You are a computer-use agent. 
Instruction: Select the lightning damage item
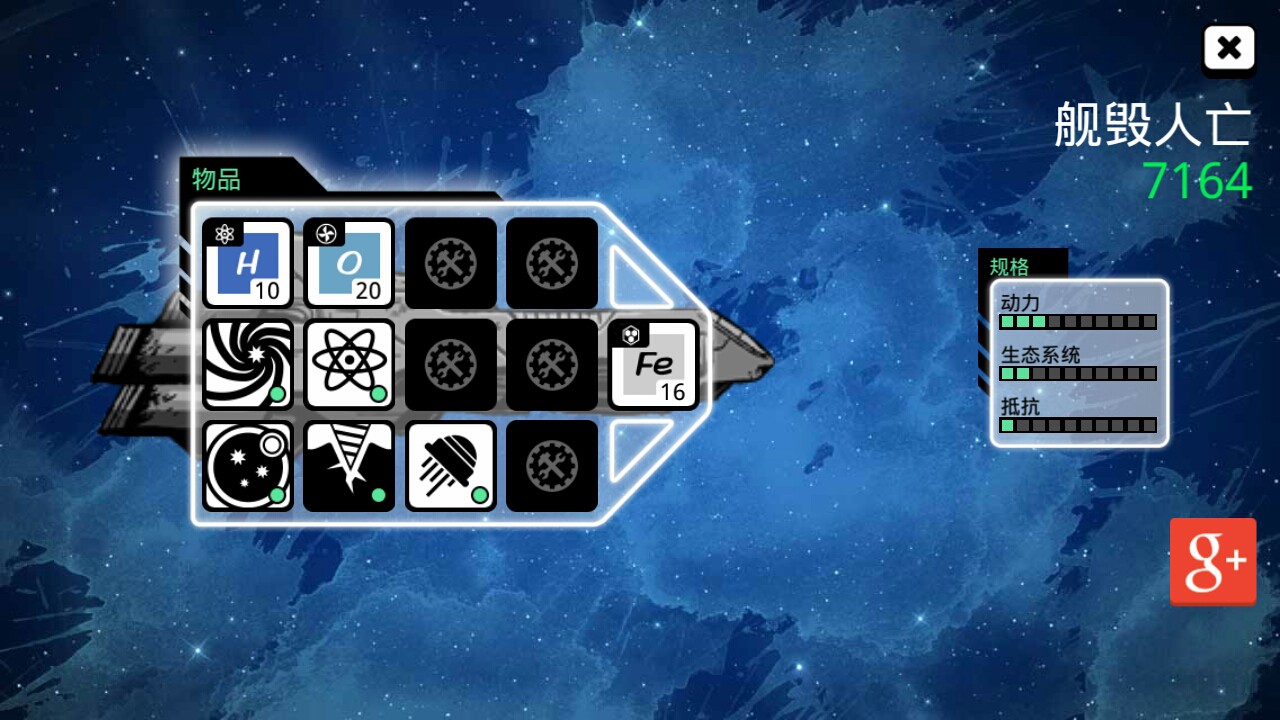point(349,466)
